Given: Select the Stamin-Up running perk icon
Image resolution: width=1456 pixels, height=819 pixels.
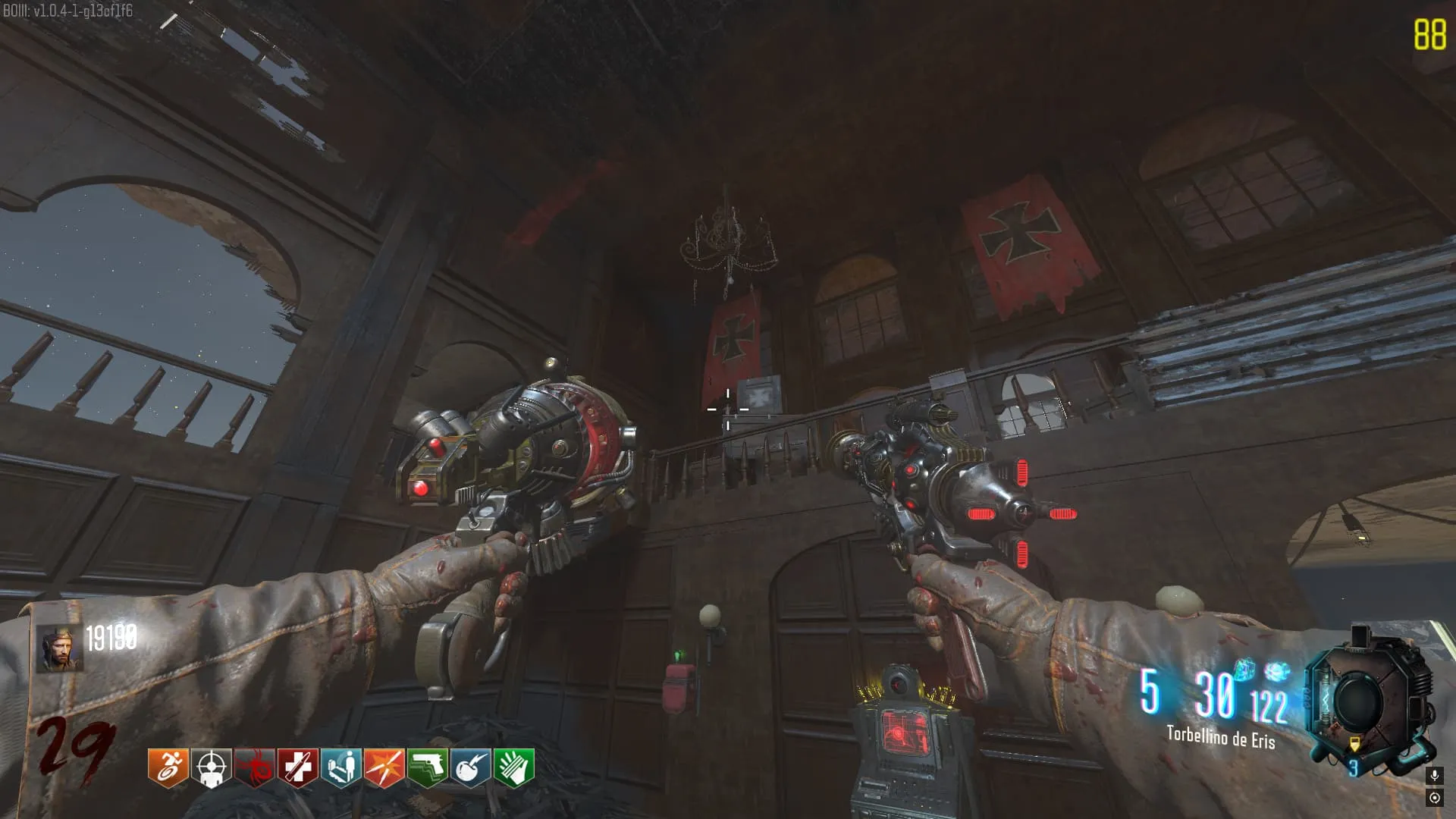Looking at the screenshot, I should pyautogui.click(x=168, y=767).
